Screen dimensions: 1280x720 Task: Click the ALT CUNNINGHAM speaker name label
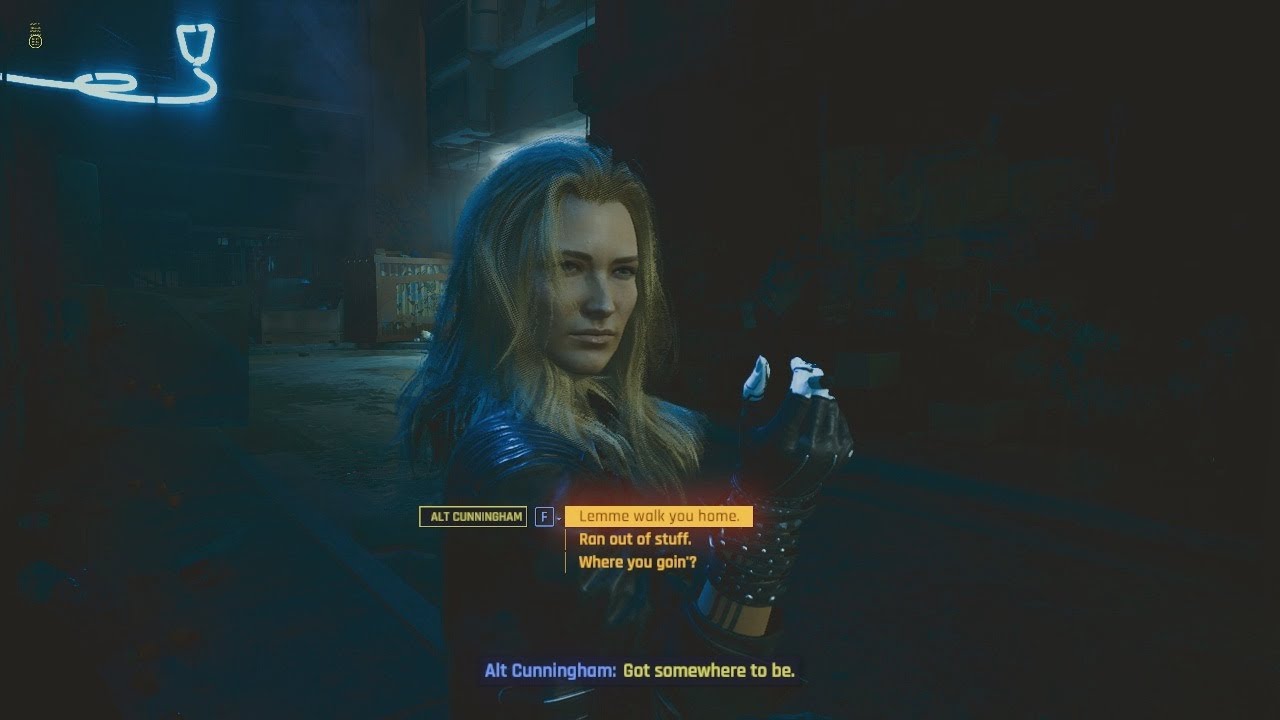472,517
